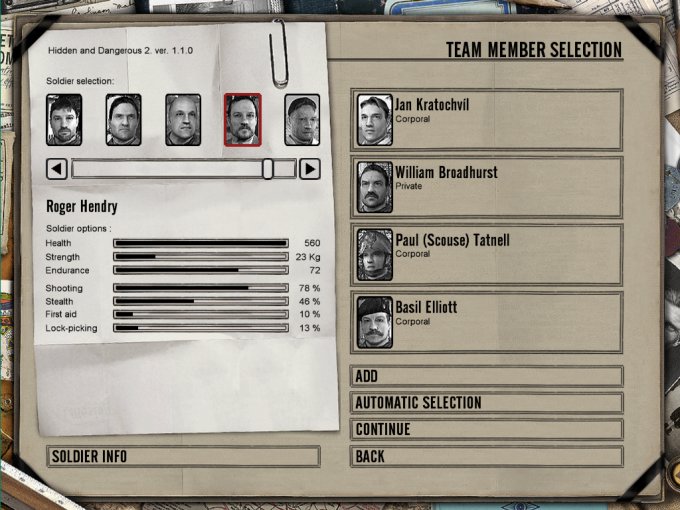
Task: Click the left arrow of soldier scroller
Action: pyautogui.click(x=57, y=169)
